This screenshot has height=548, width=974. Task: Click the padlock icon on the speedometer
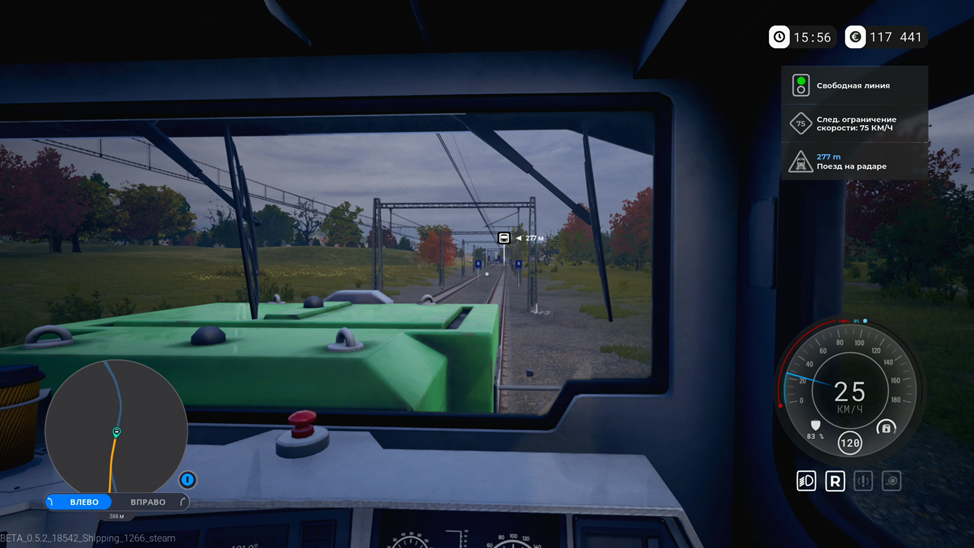pyautogui.click(x=885, y=428)
